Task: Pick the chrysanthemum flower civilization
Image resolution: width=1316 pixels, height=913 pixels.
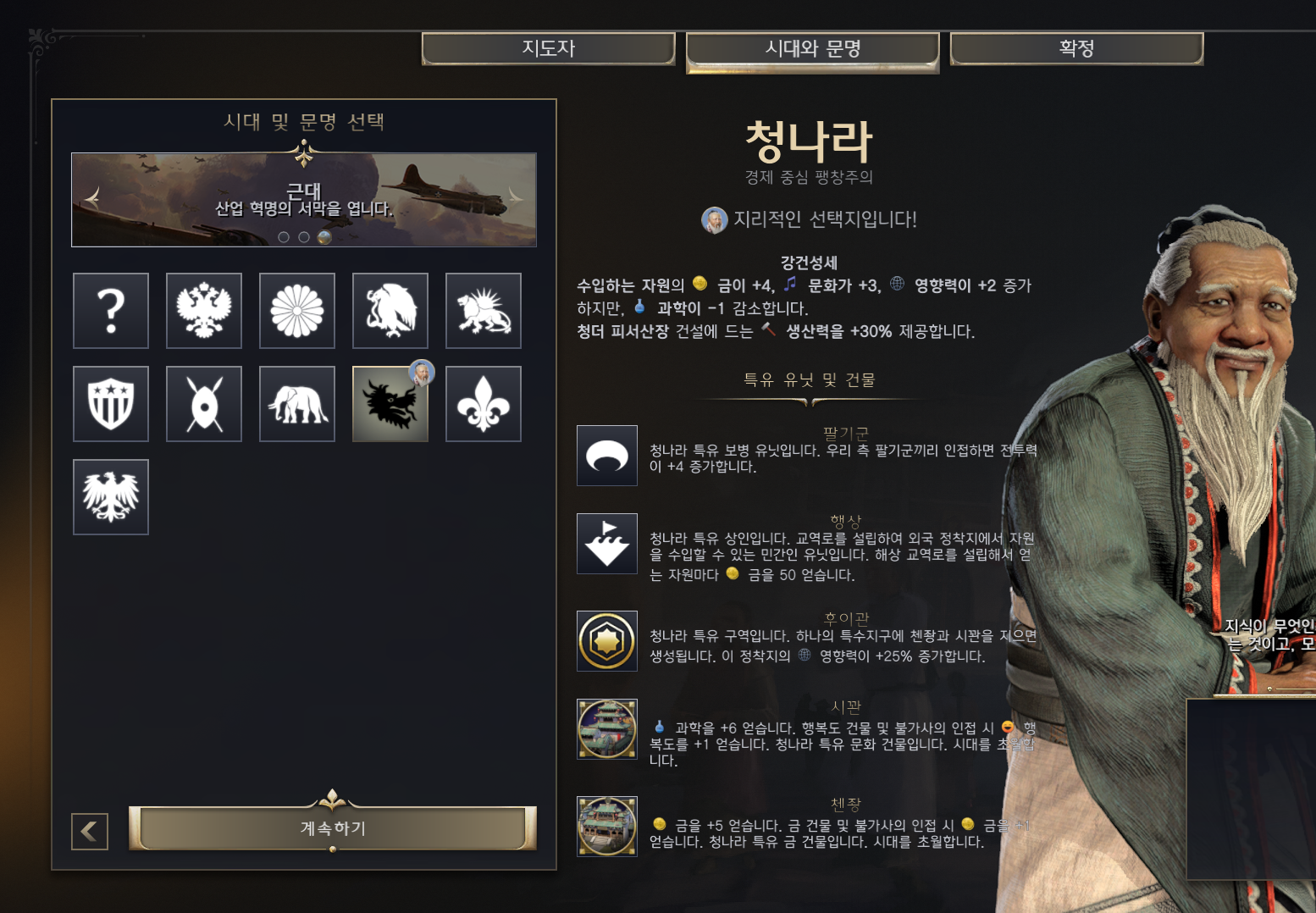Action: [x=297, y=311]
